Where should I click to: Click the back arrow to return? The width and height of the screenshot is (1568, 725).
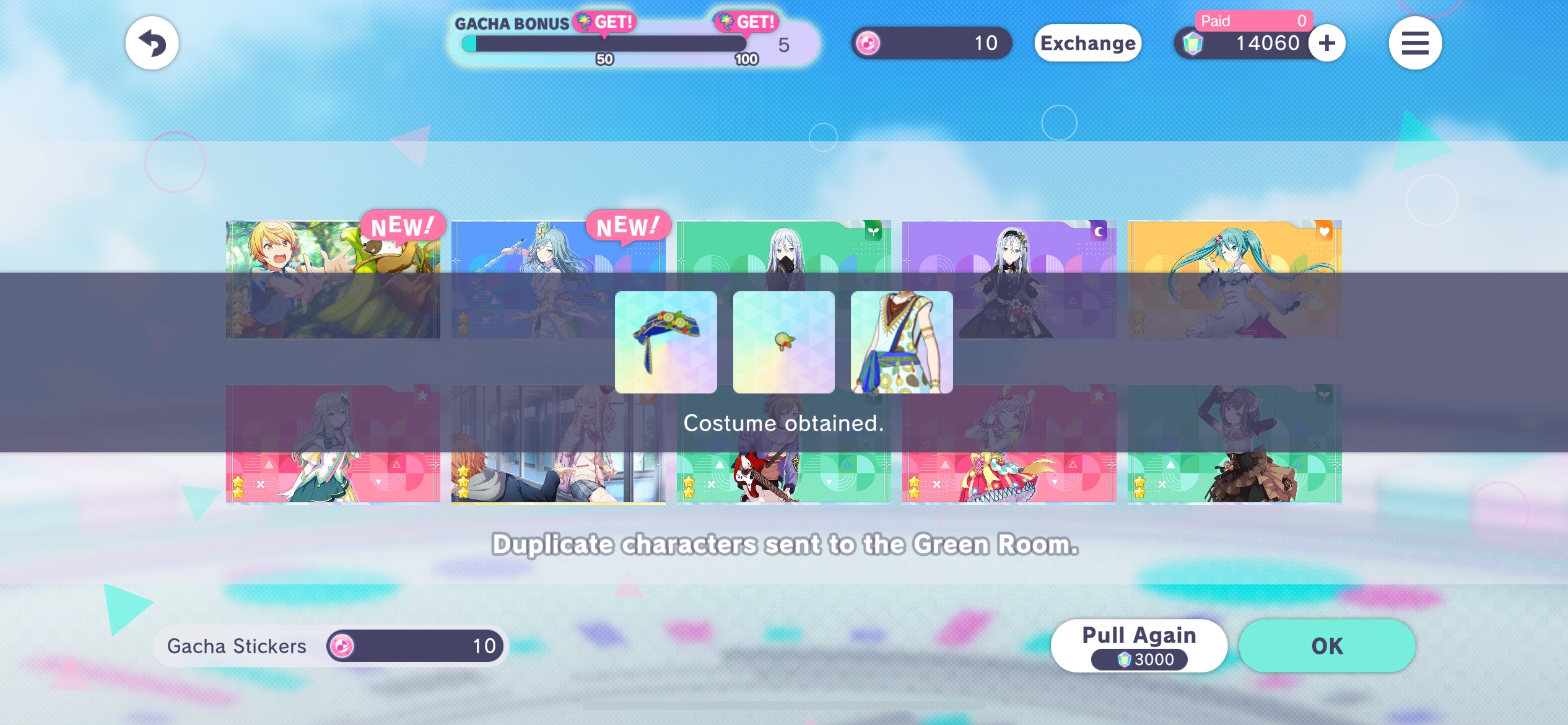click(x=152, y=42)
